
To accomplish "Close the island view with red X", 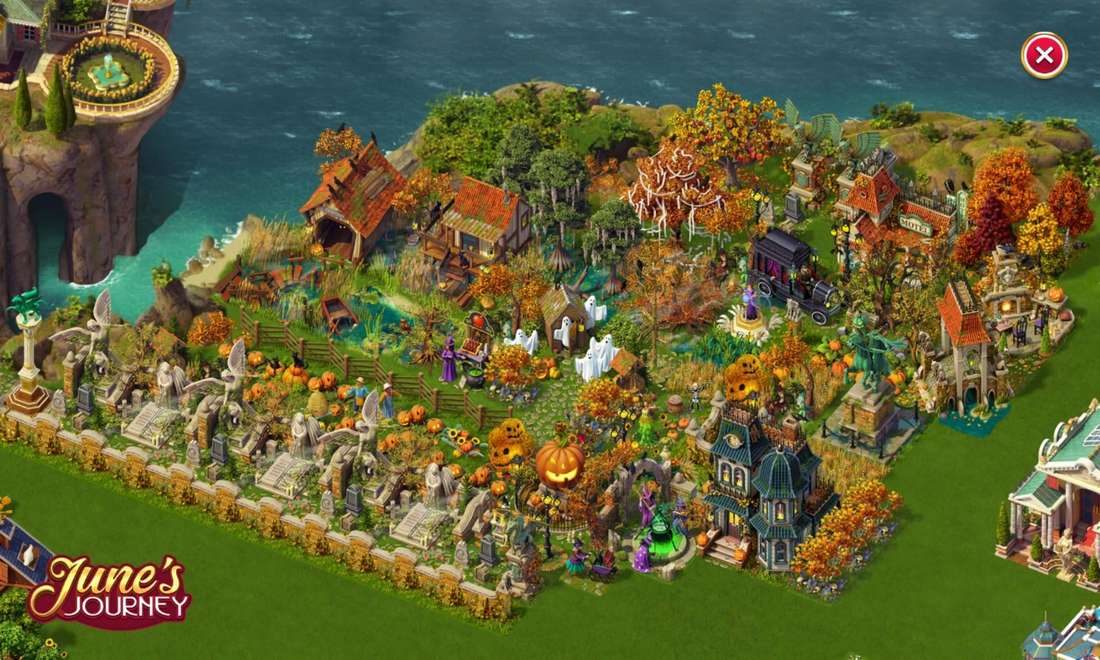I will pos(1044,55).
